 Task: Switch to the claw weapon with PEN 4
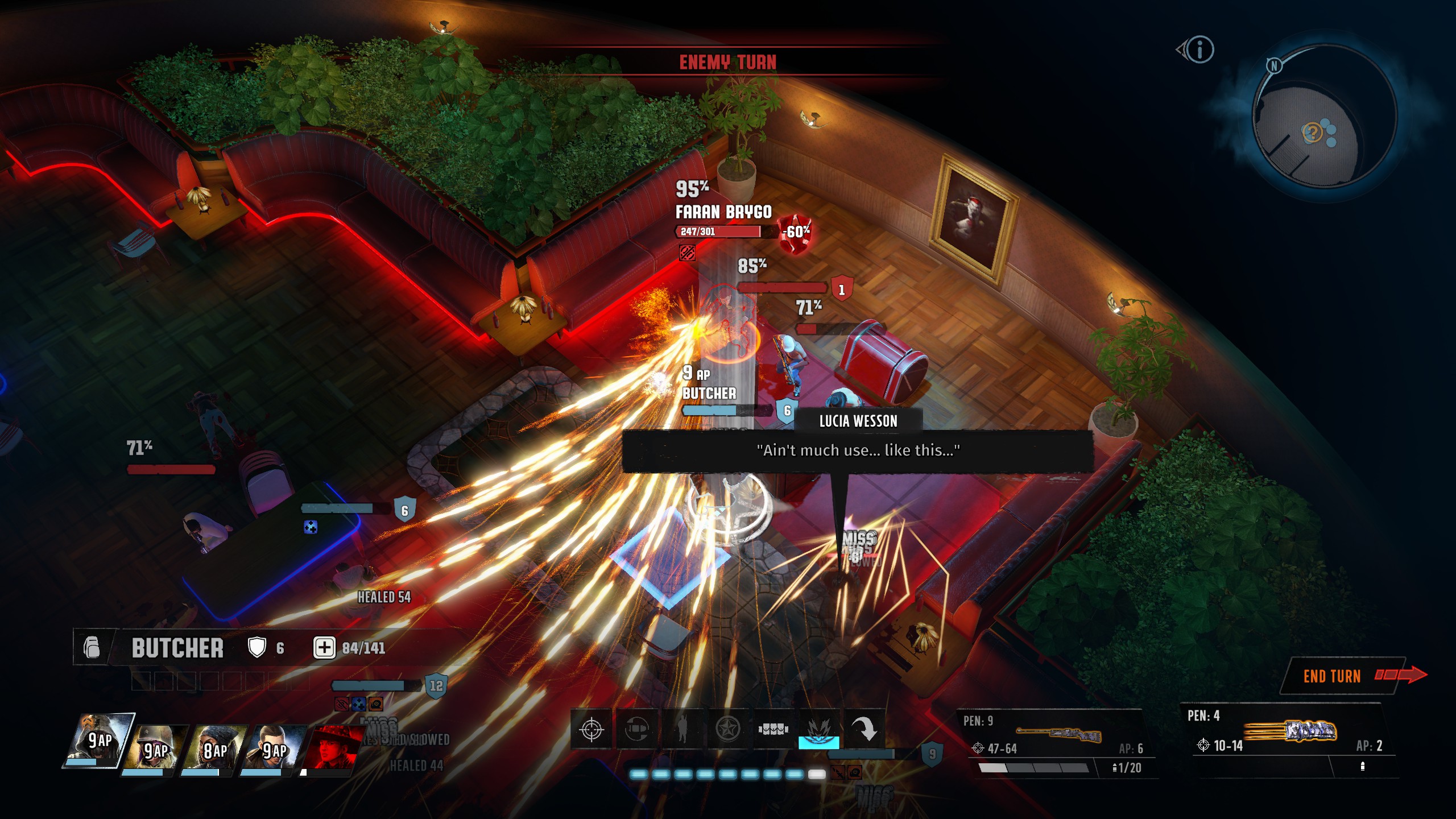coord(1291,737)
